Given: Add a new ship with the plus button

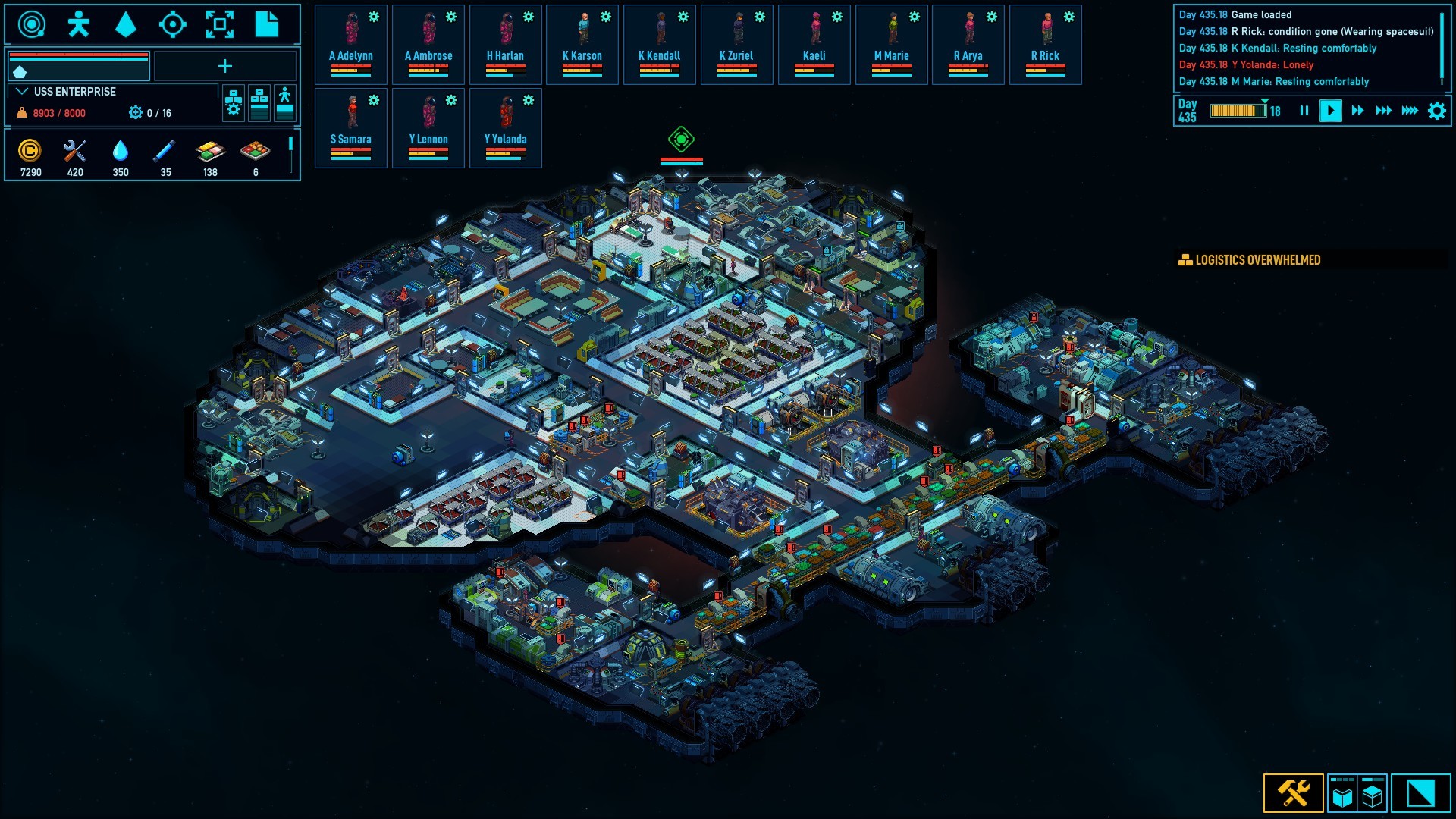Looking at the screenshot, I should [x=225, y=67].
